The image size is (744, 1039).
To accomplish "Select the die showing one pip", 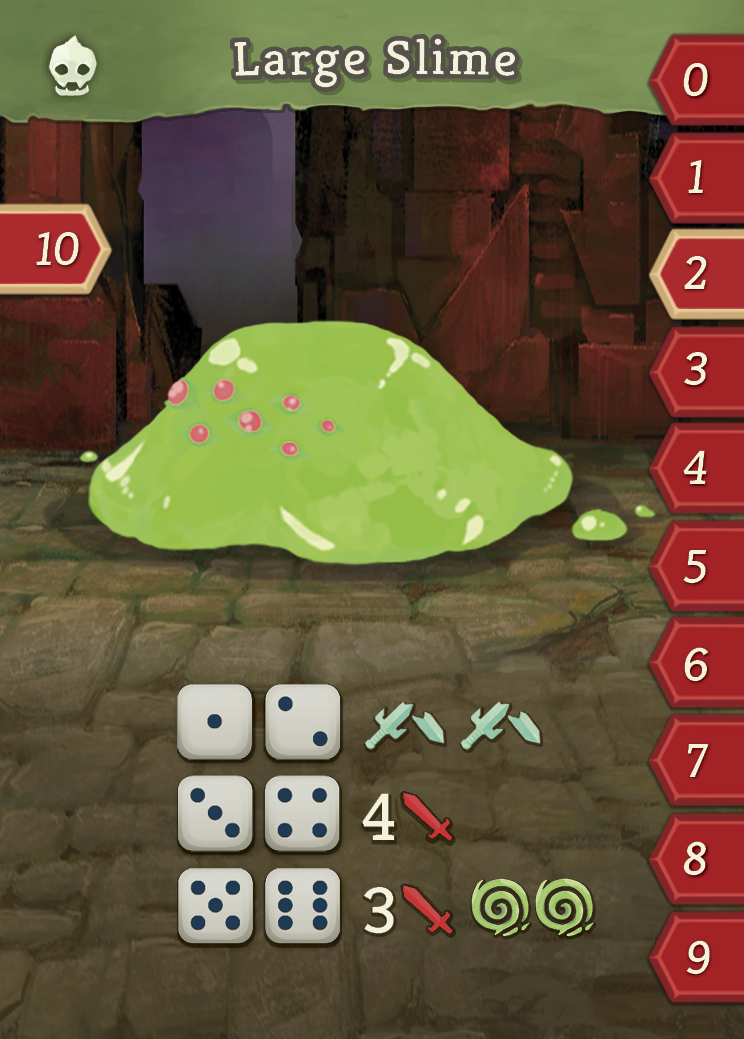I will 214,722.
